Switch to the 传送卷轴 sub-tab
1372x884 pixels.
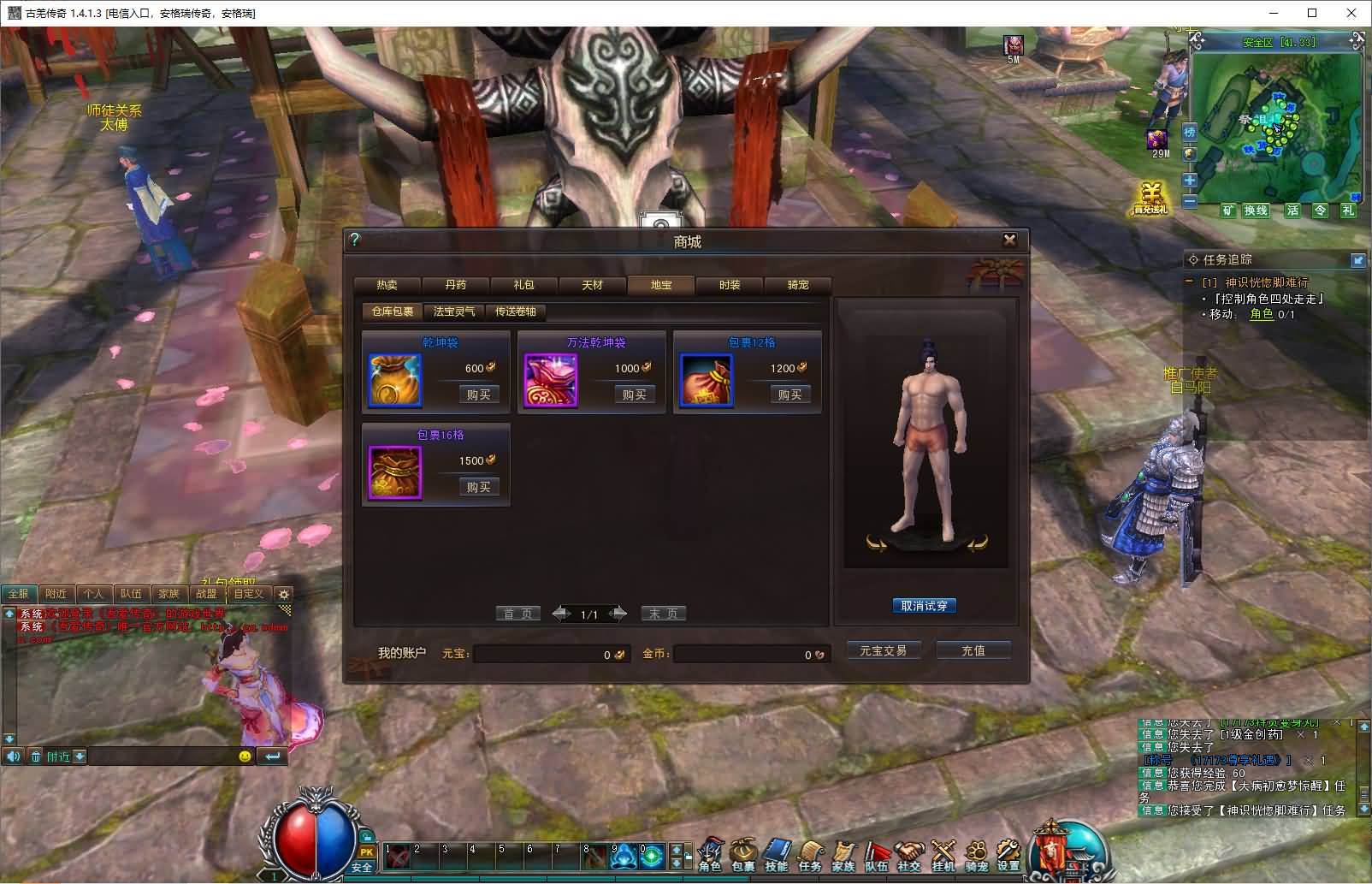(516, 311)
